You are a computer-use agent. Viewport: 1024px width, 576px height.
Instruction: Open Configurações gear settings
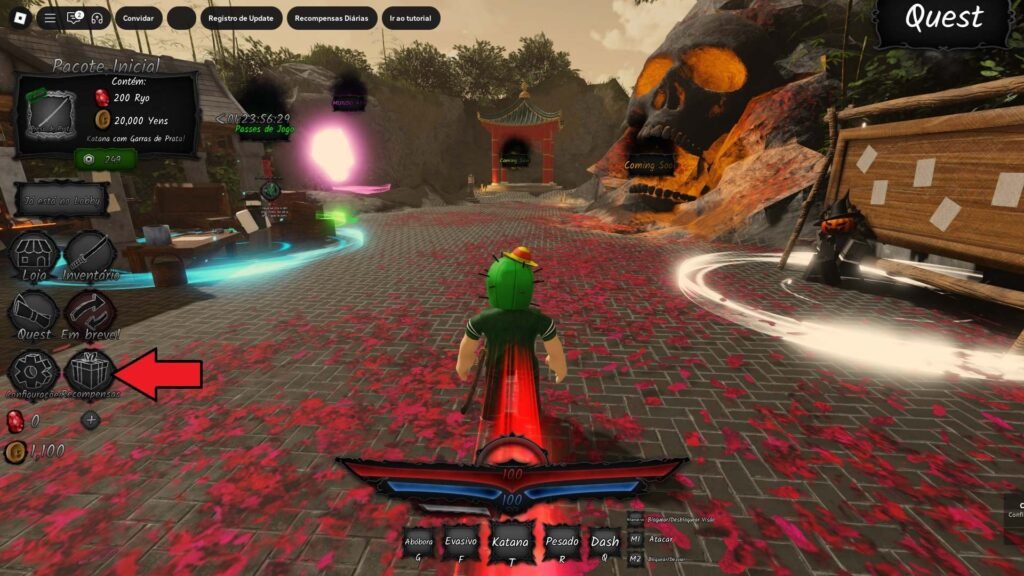[34, 372]
